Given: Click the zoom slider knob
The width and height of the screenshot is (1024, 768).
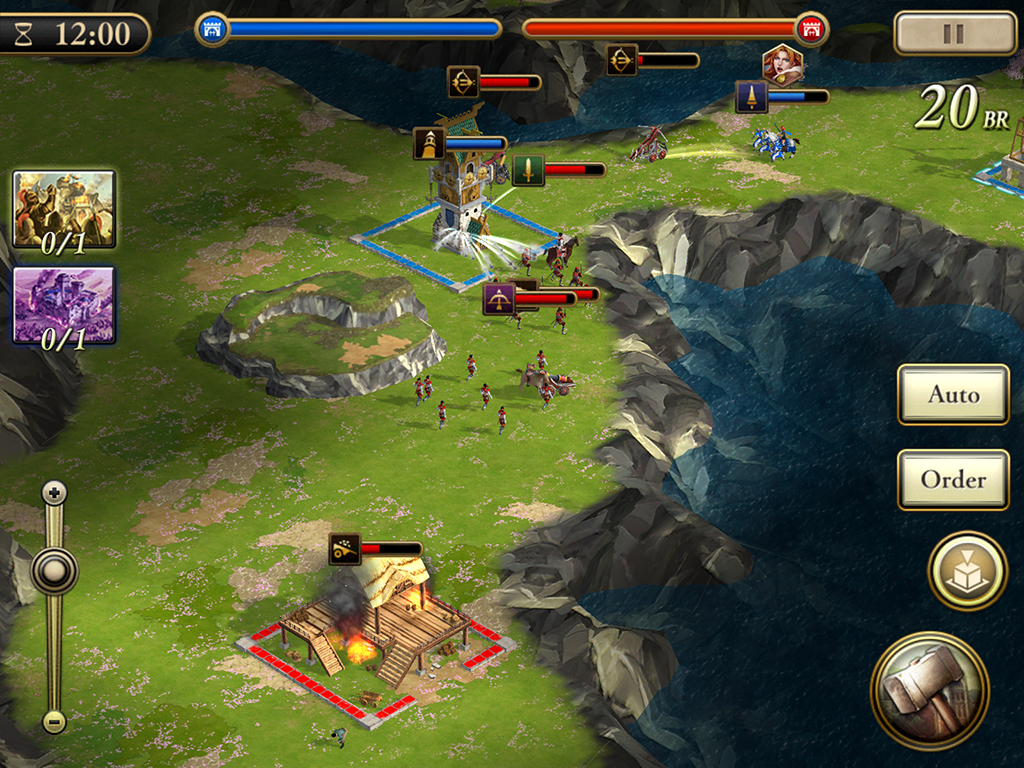Looking at the screenshot, I should 54,571.
